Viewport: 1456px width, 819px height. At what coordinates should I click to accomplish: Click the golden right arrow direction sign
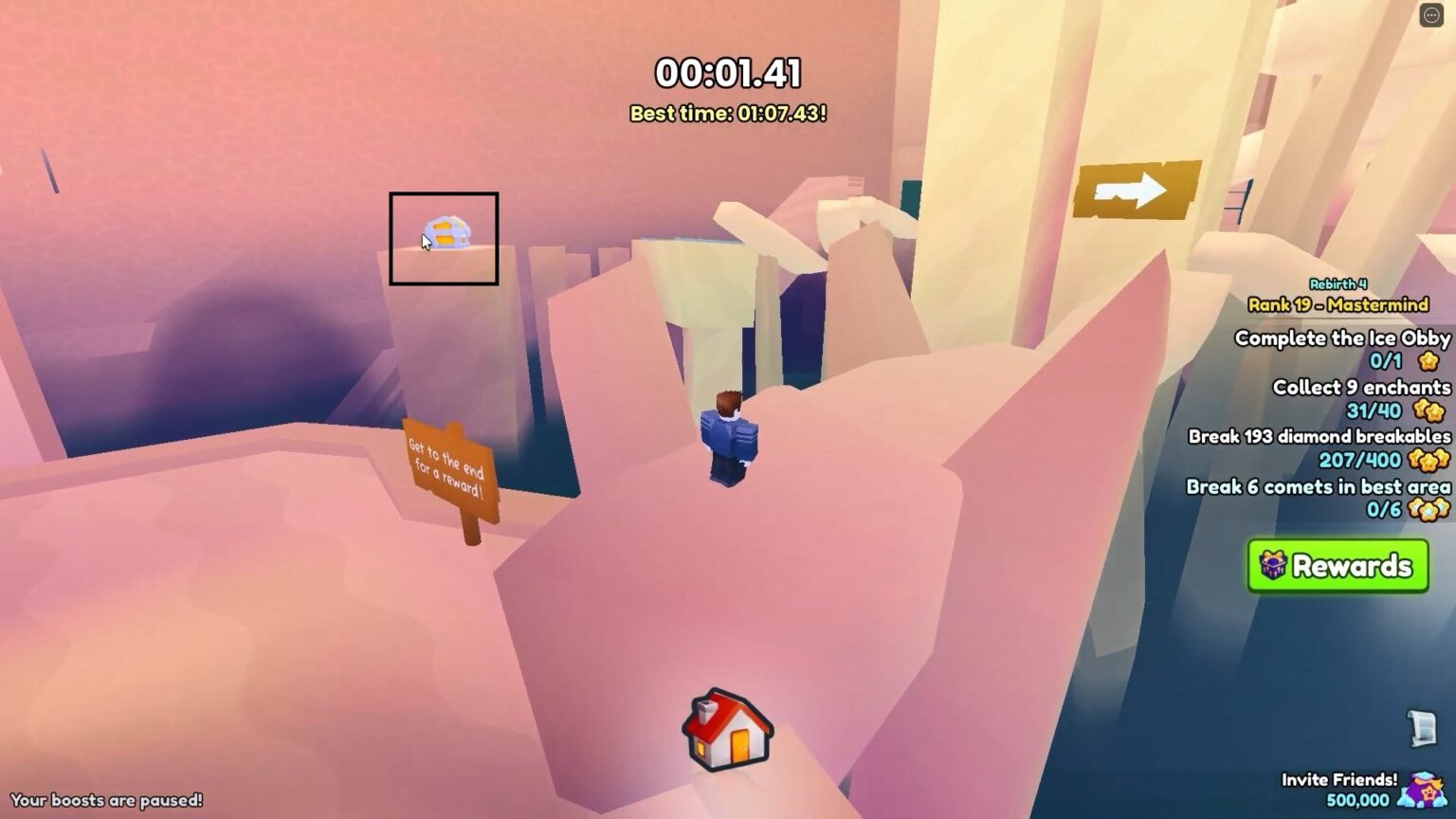point(1135,189)
